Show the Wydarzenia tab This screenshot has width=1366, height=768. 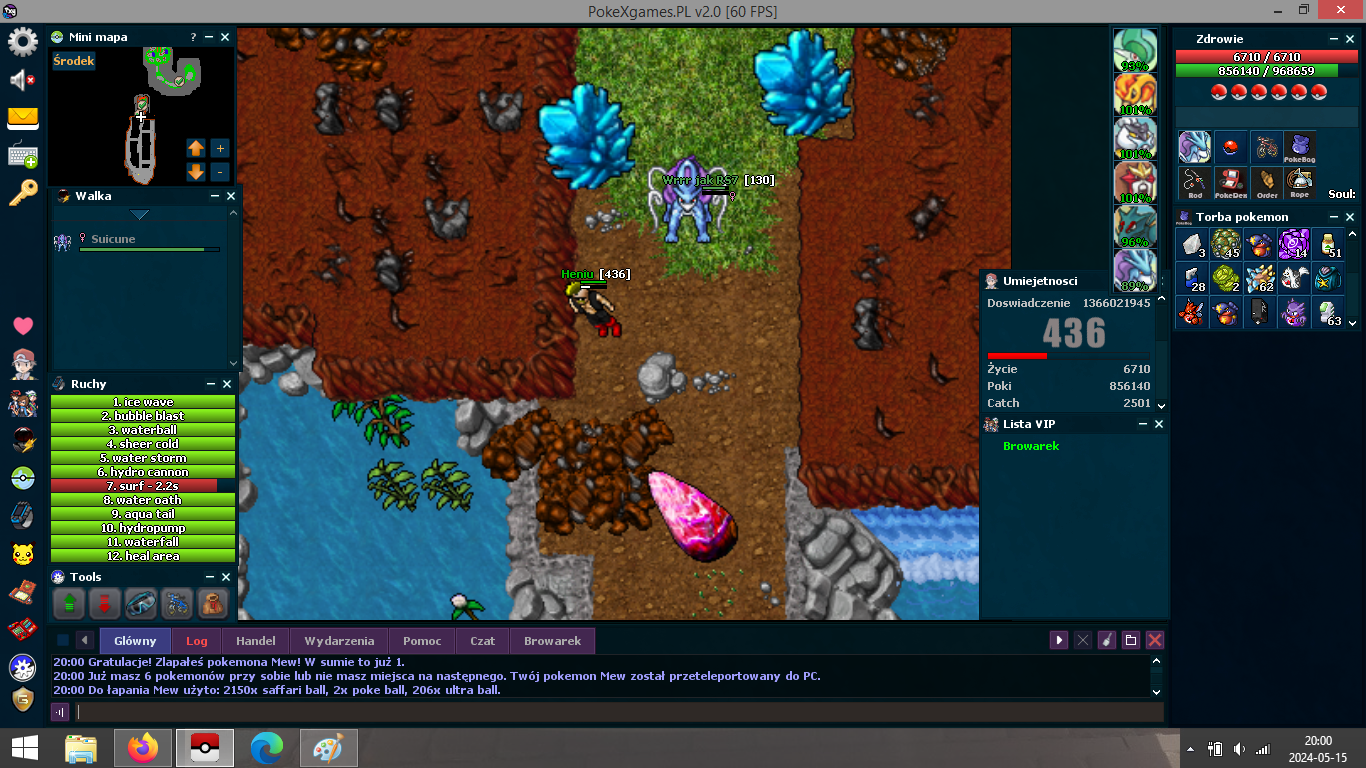click(339, 641)
